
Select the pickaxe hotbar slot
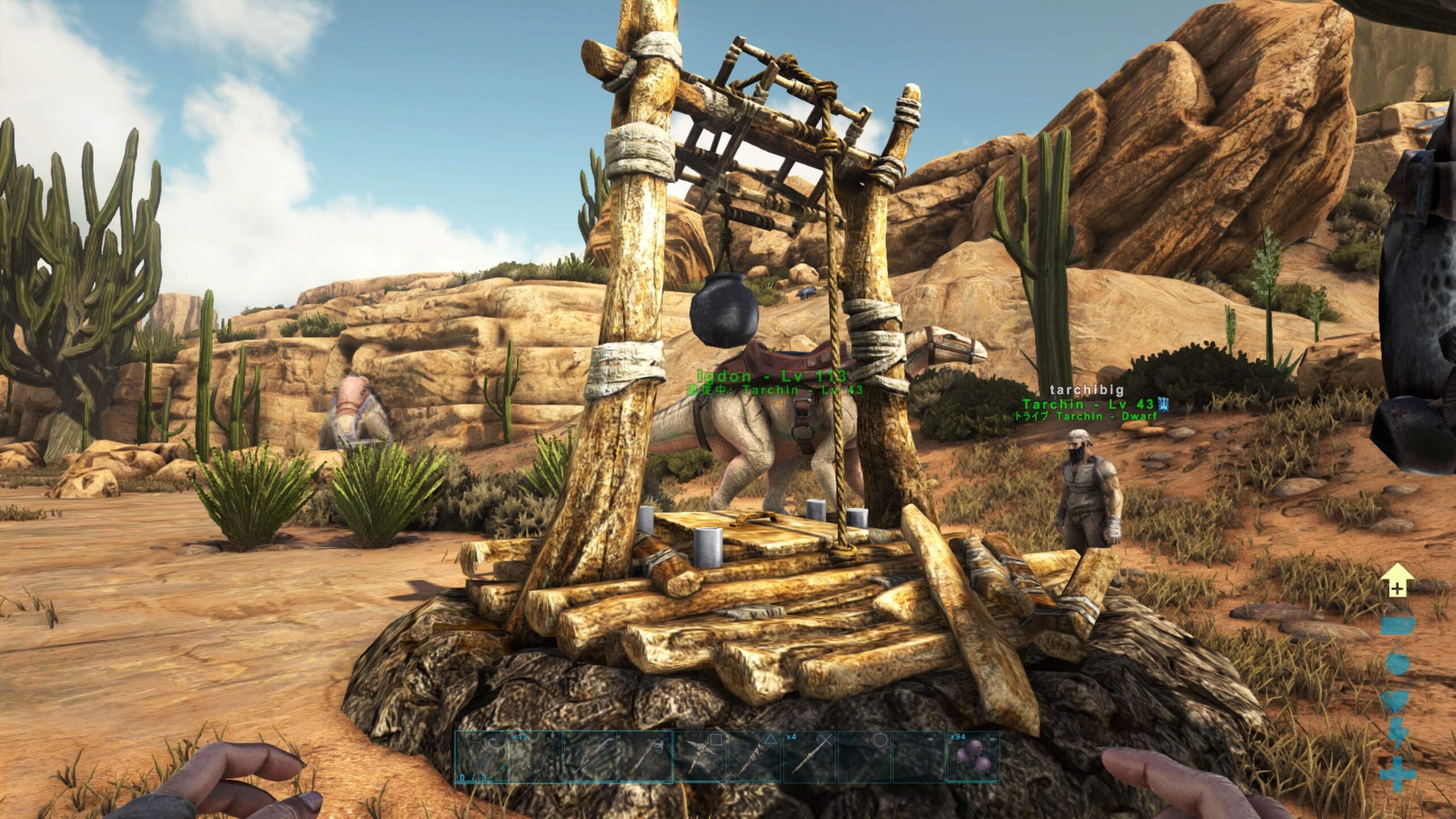click(701, 757)
